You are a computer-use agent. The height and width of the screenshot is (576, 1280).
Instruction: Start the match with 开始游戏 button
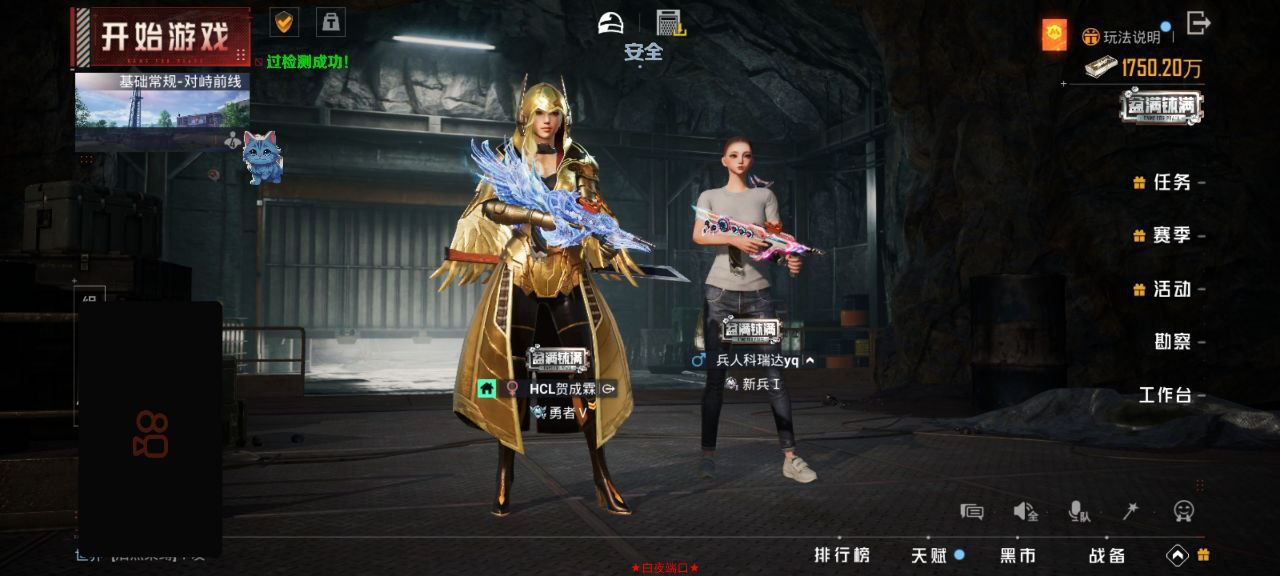point(162,37)
